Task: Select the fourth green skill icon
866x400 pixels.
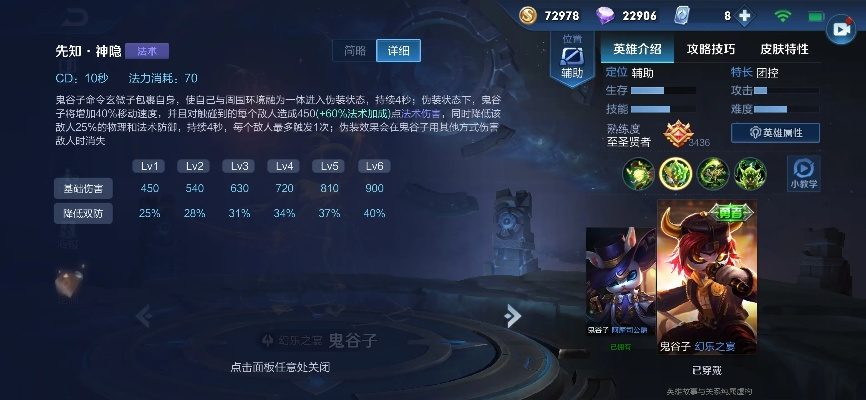Action: point(750,174)
